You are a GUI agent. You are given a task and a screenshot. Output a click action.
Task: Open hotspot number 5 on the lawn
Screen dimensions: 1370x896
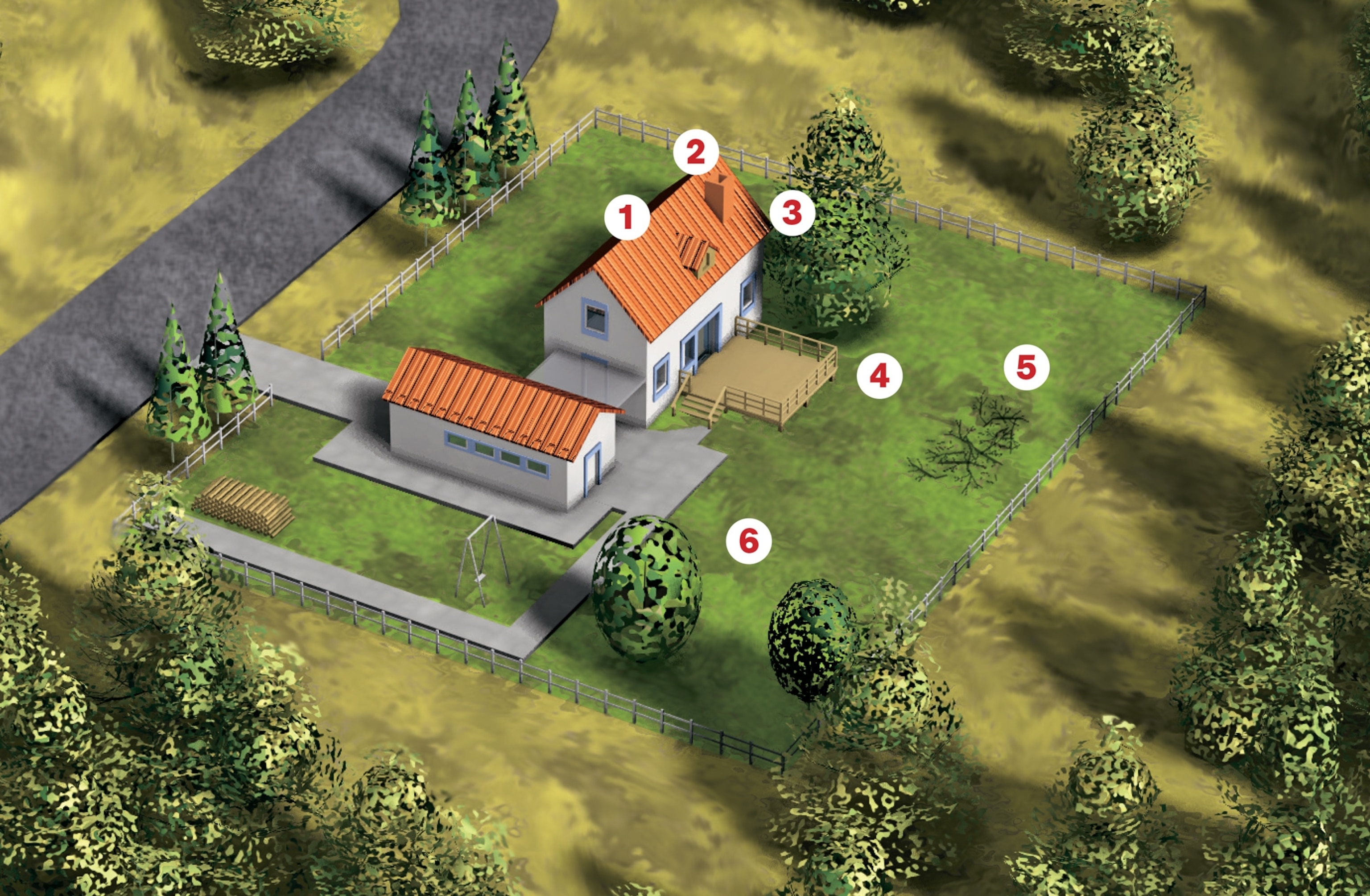(x=1026, y=367)
